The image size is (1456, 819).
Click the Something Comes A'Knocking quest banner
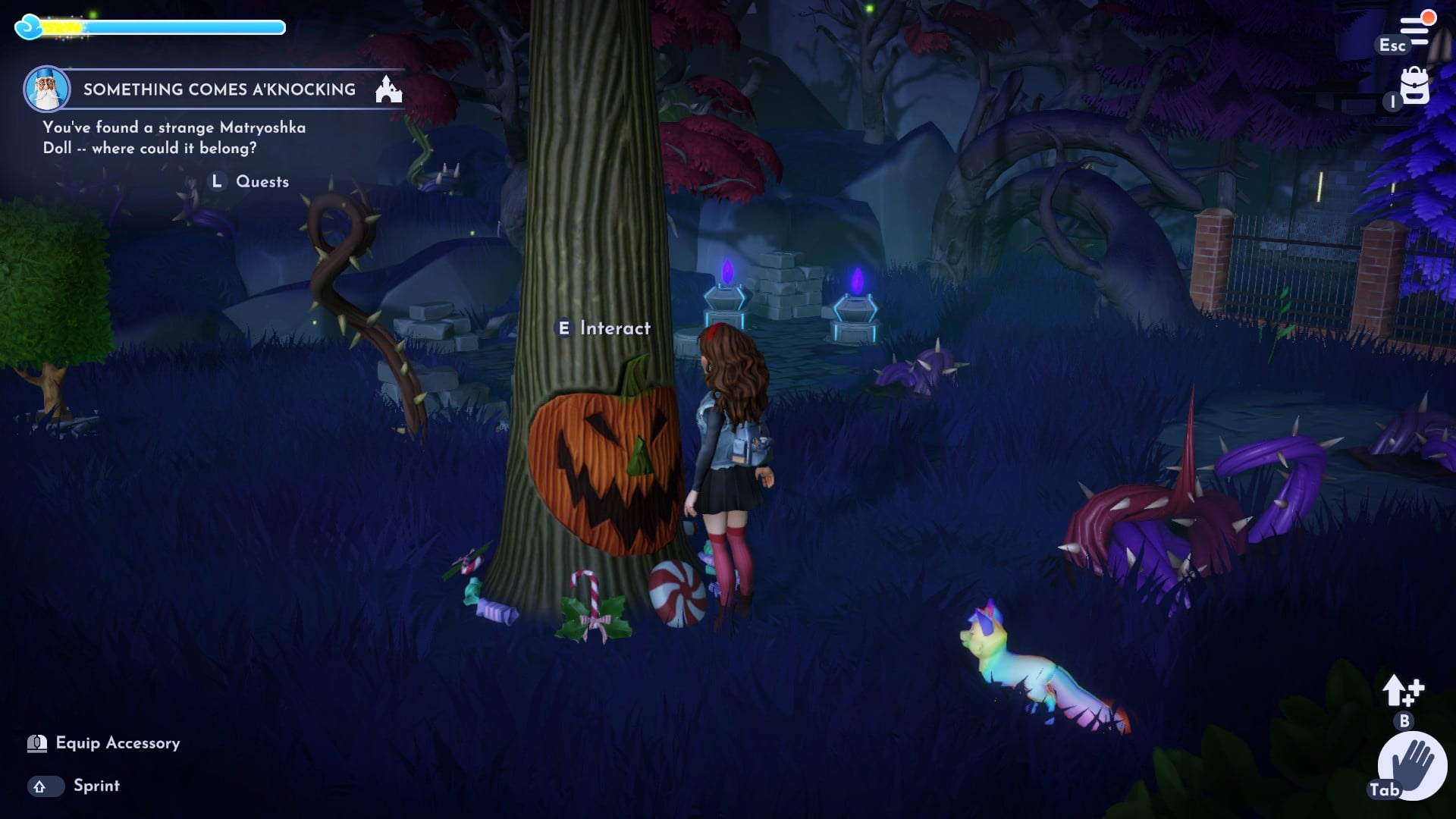coord(218,89)
